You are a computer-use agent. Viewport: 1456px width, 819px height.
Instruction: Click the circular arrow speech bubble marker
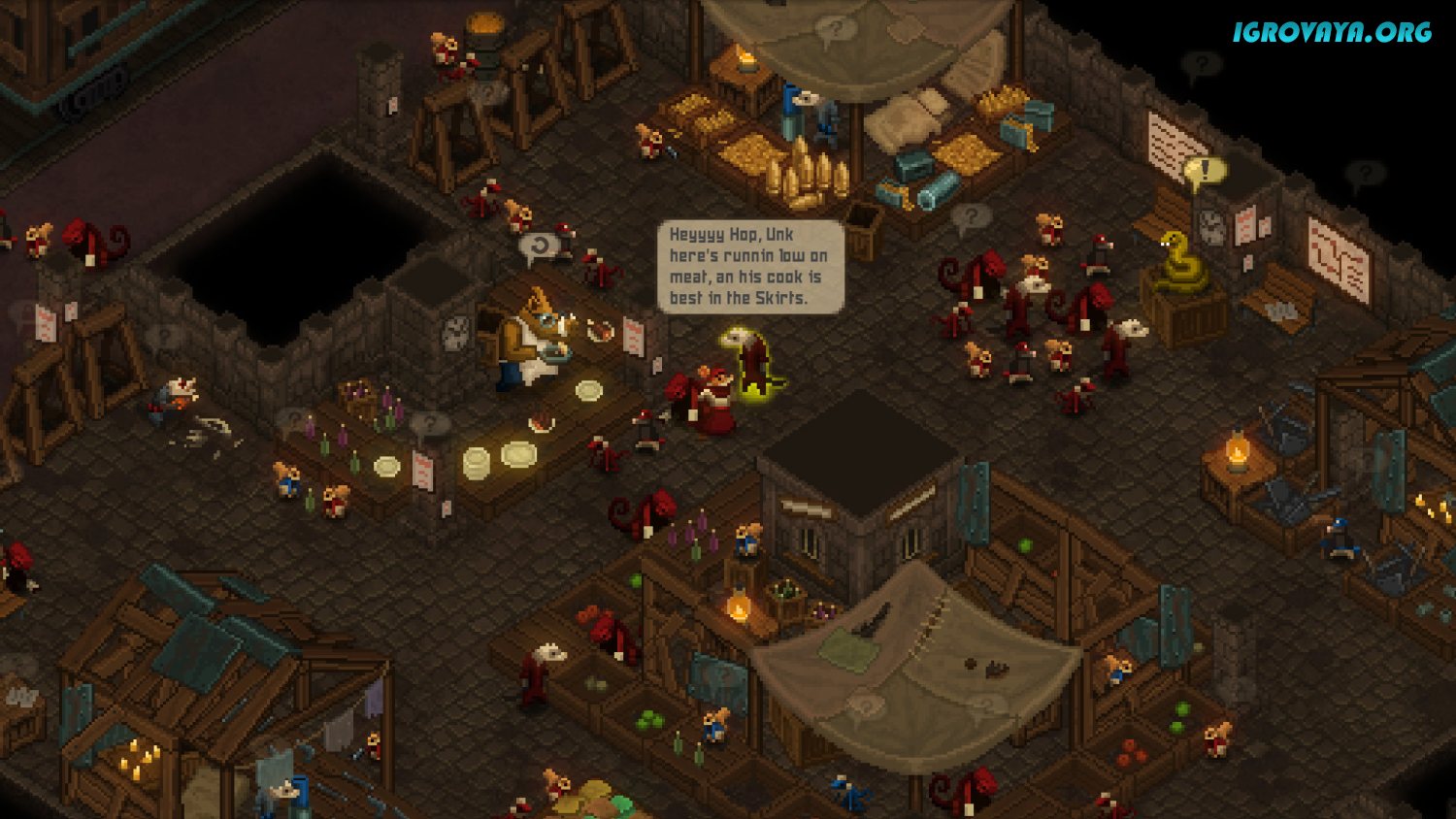[540, 246]
